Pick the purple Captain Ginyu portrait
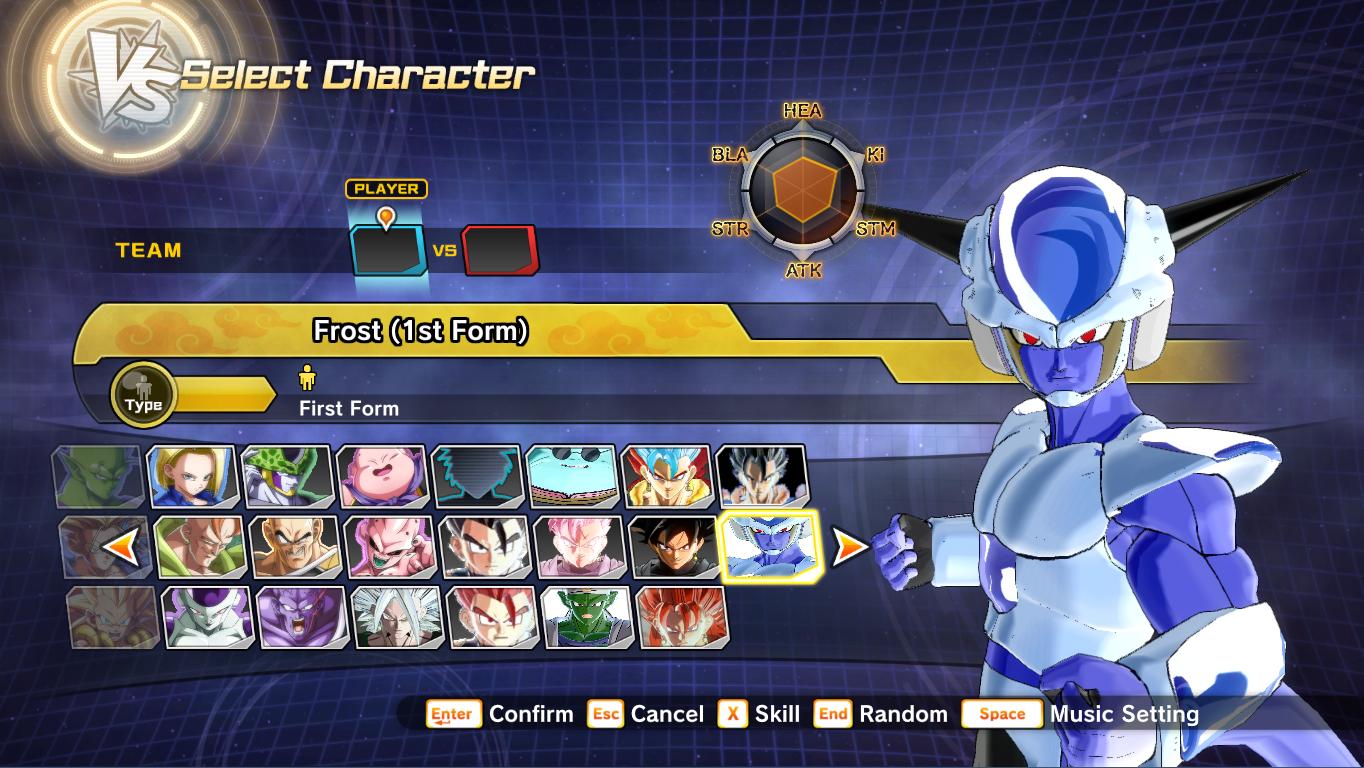The image size is (1364, 768). (303, 617)
